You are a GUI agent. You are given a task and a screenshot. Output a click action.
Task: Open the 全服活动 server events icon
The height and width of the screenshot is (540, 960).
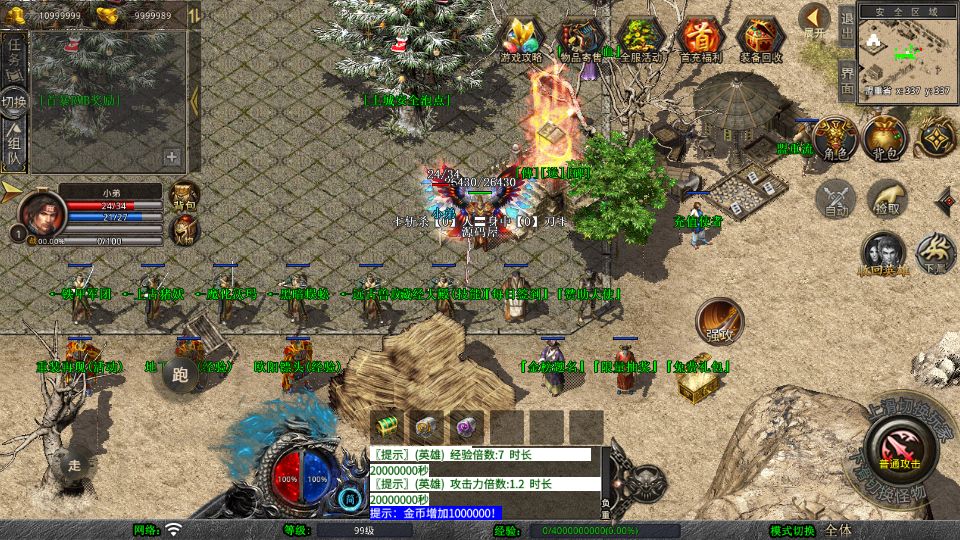pos(641,40)
